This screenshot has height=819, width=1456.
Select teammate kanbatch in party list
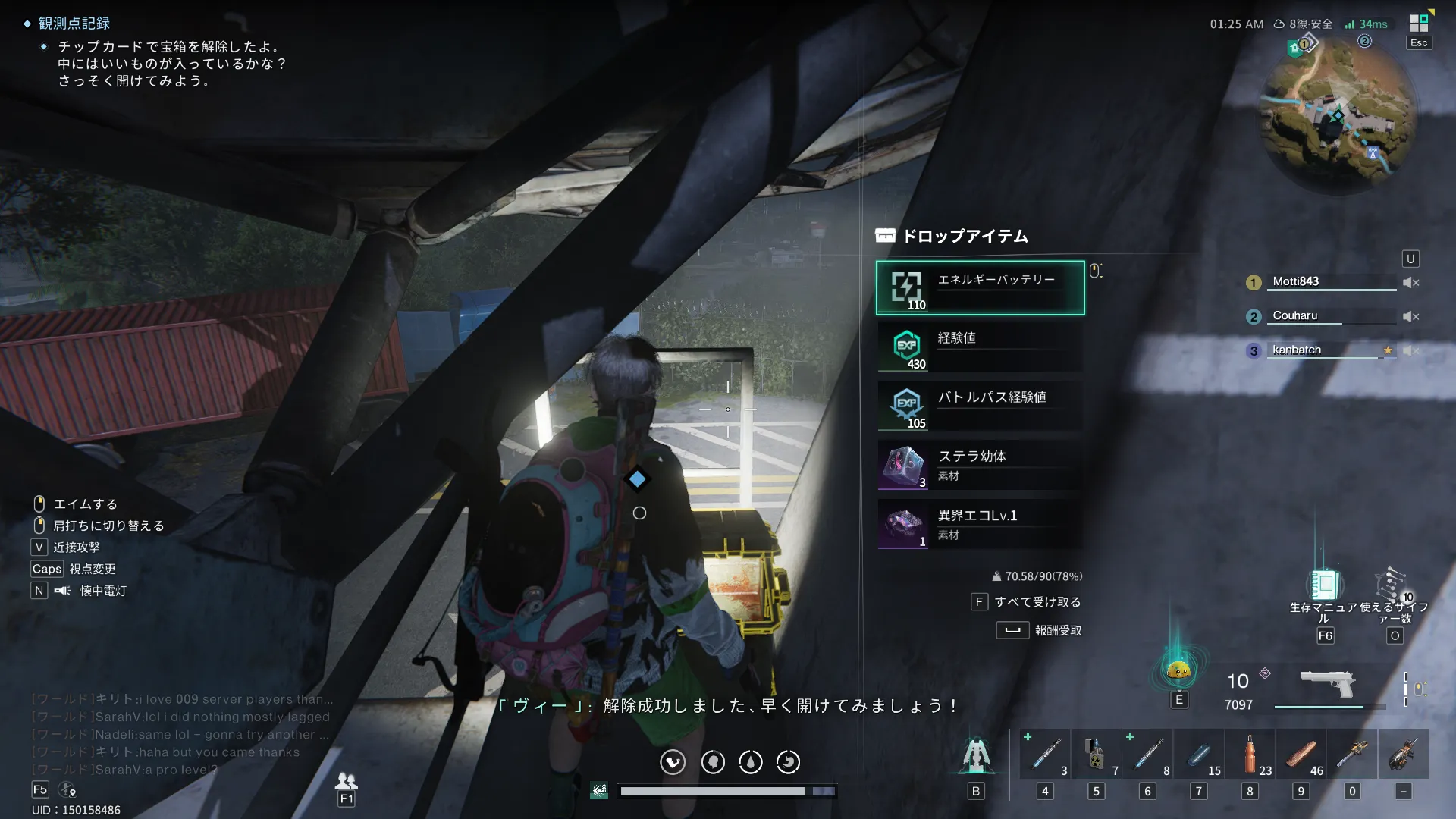tap(1297, 350)
